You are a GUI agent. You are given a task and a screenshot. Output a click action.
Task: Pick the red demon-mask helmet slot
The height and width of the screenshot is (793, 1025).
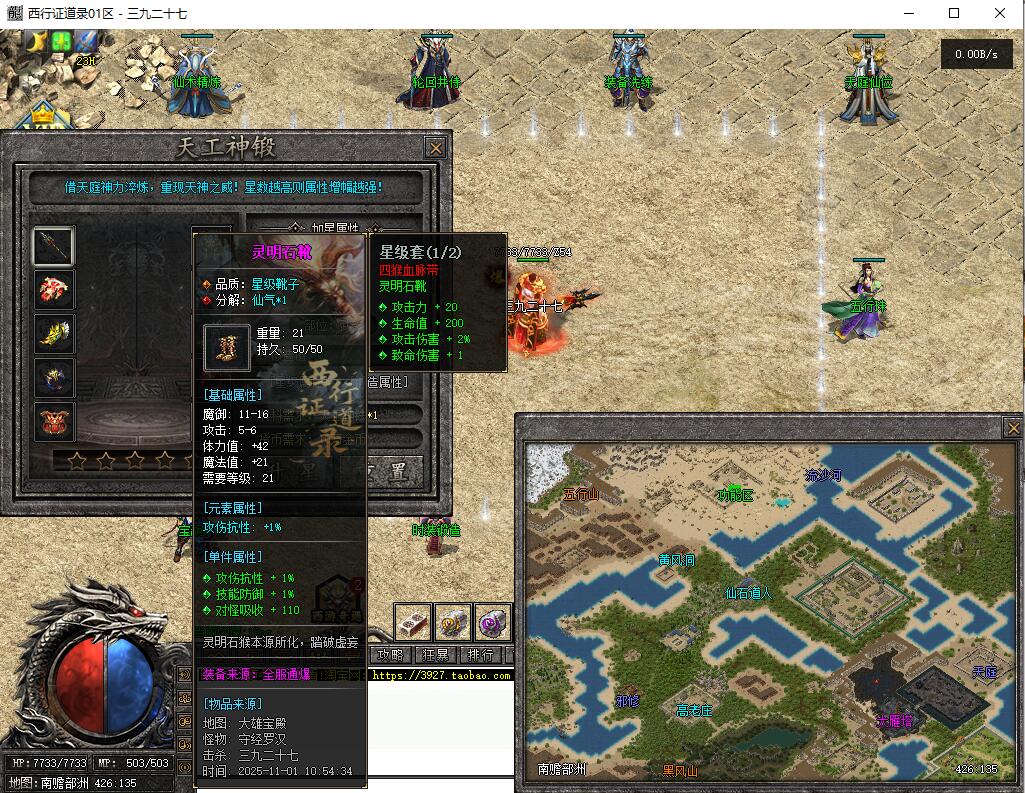point(54,421)
